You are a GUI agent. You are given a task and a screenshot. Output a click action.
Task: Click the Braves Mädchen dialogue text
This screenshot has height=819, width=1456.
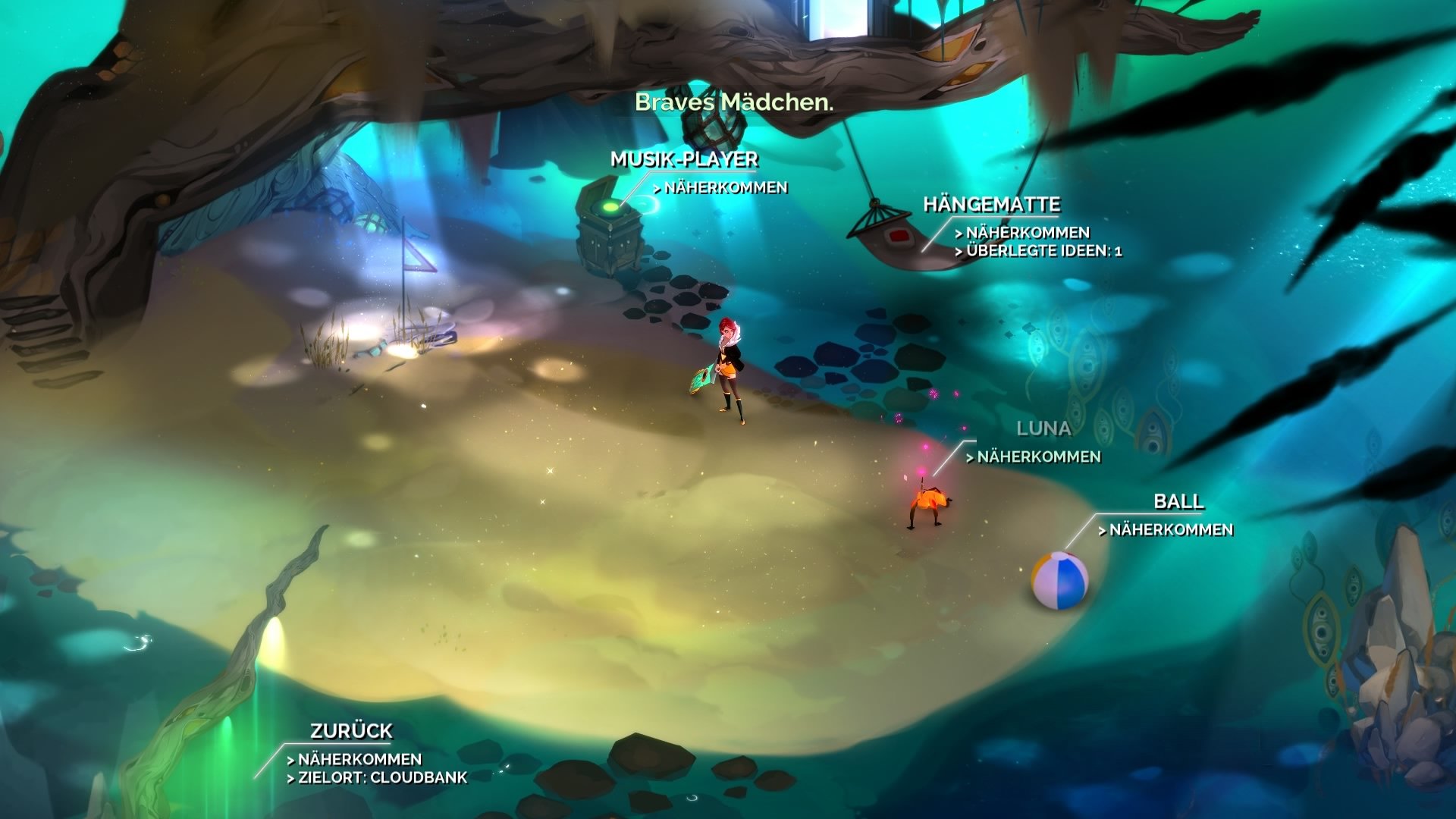click(734, 101)
